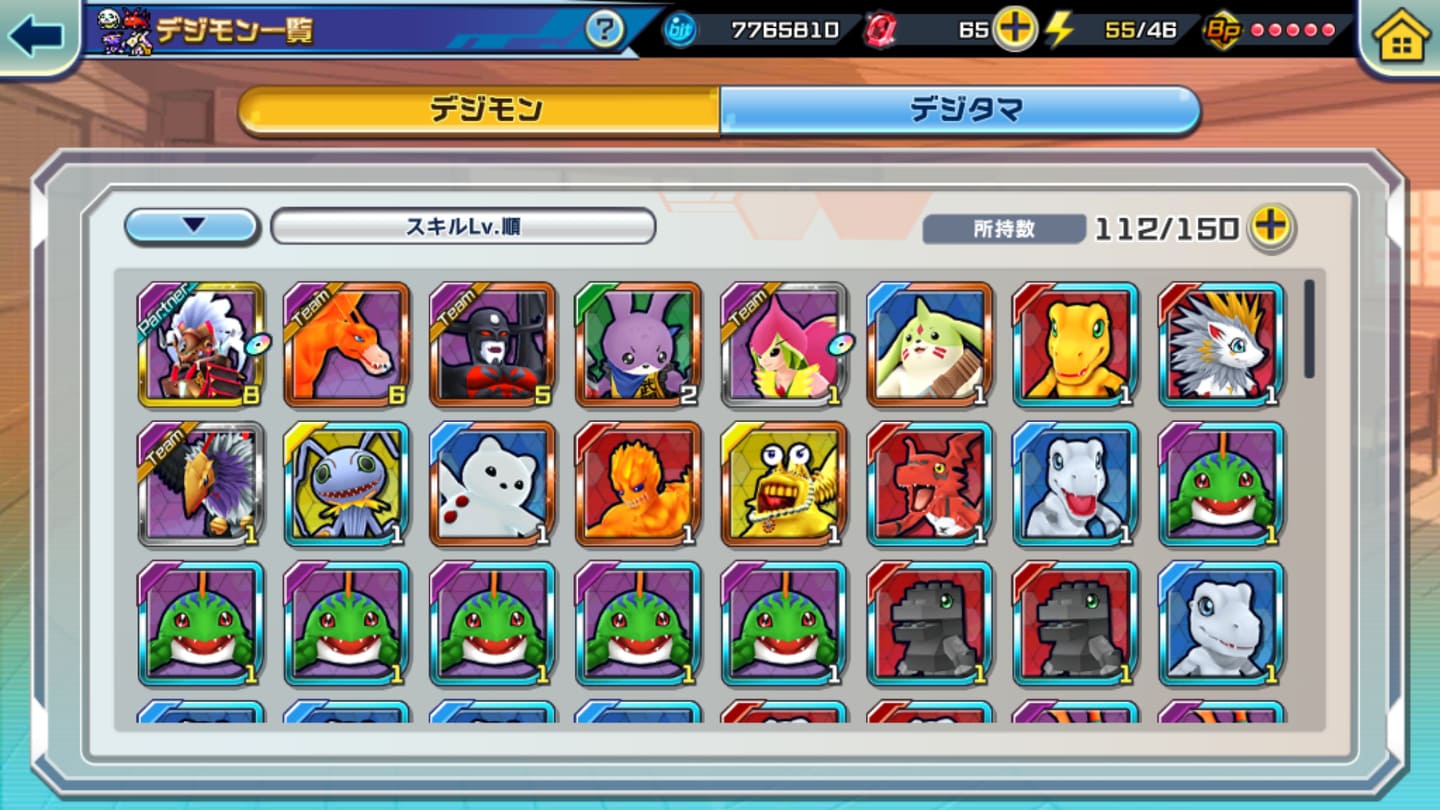
Task: Return to the home screen
Action: click(x=1401, y=38)
